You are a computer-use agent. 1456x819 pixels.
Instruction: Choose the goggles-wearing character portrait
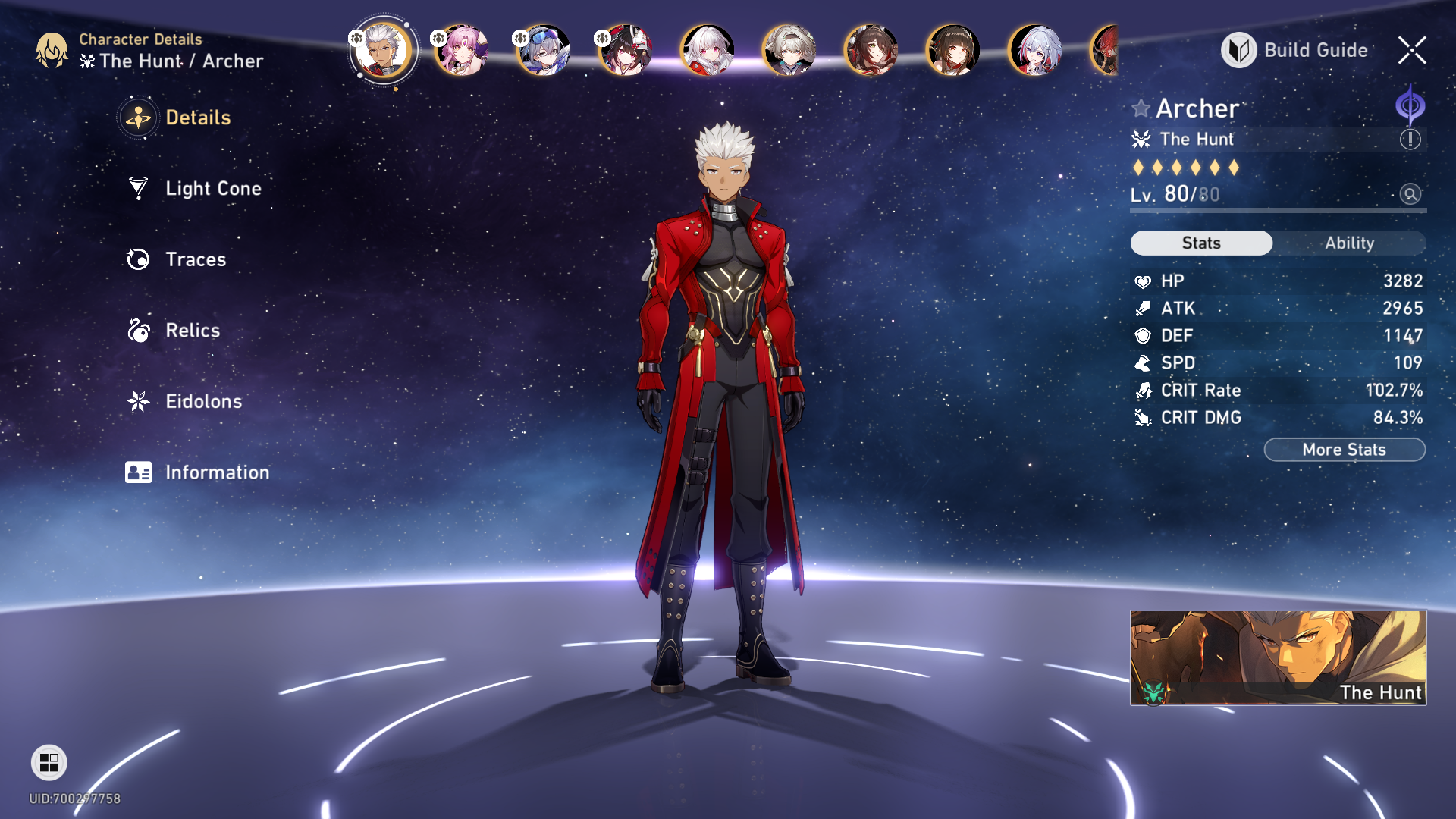(544, 50)
